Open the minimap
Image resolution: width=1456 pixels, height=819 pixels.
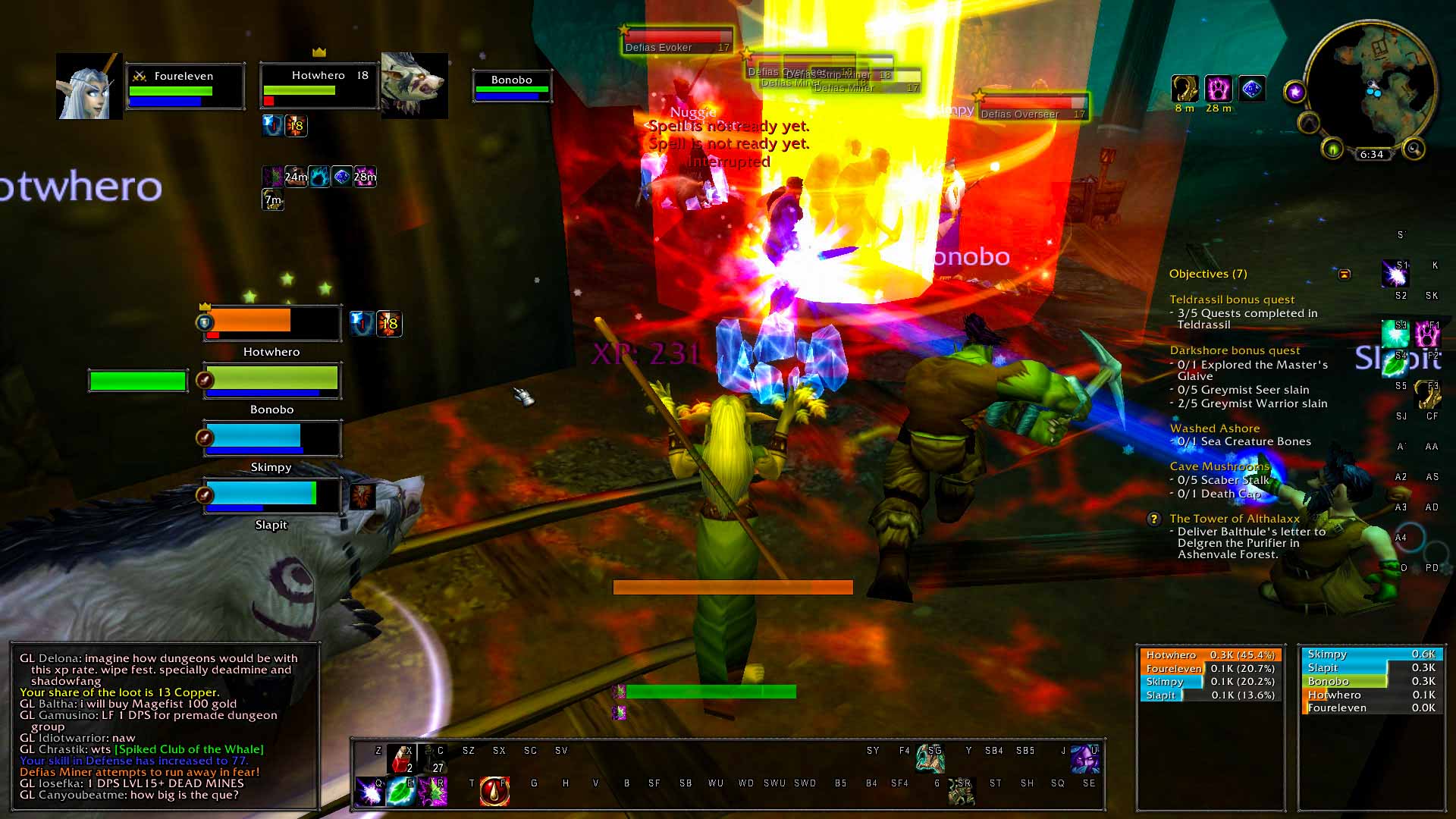(x=1371, y=89)
